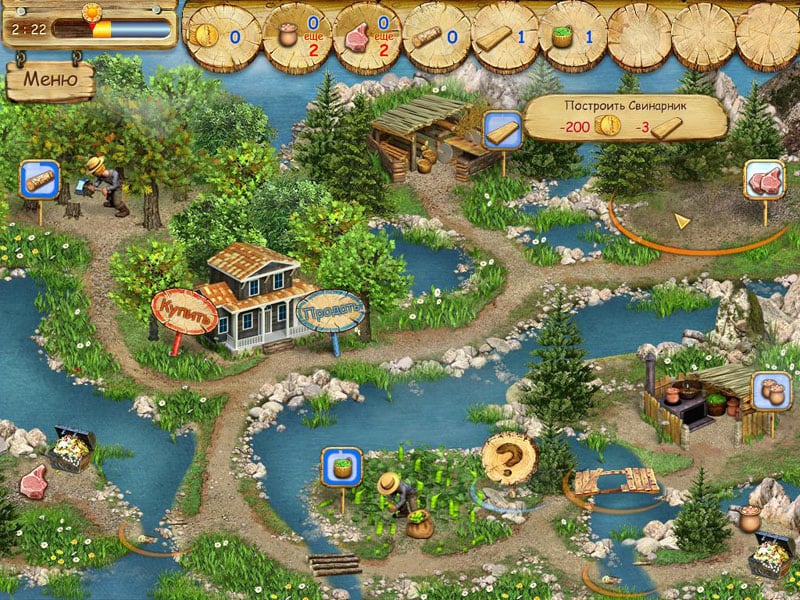Screen dimensions: 800x600
Task: Choose the meat marker at the build site
Action: (x=764, y=180)
